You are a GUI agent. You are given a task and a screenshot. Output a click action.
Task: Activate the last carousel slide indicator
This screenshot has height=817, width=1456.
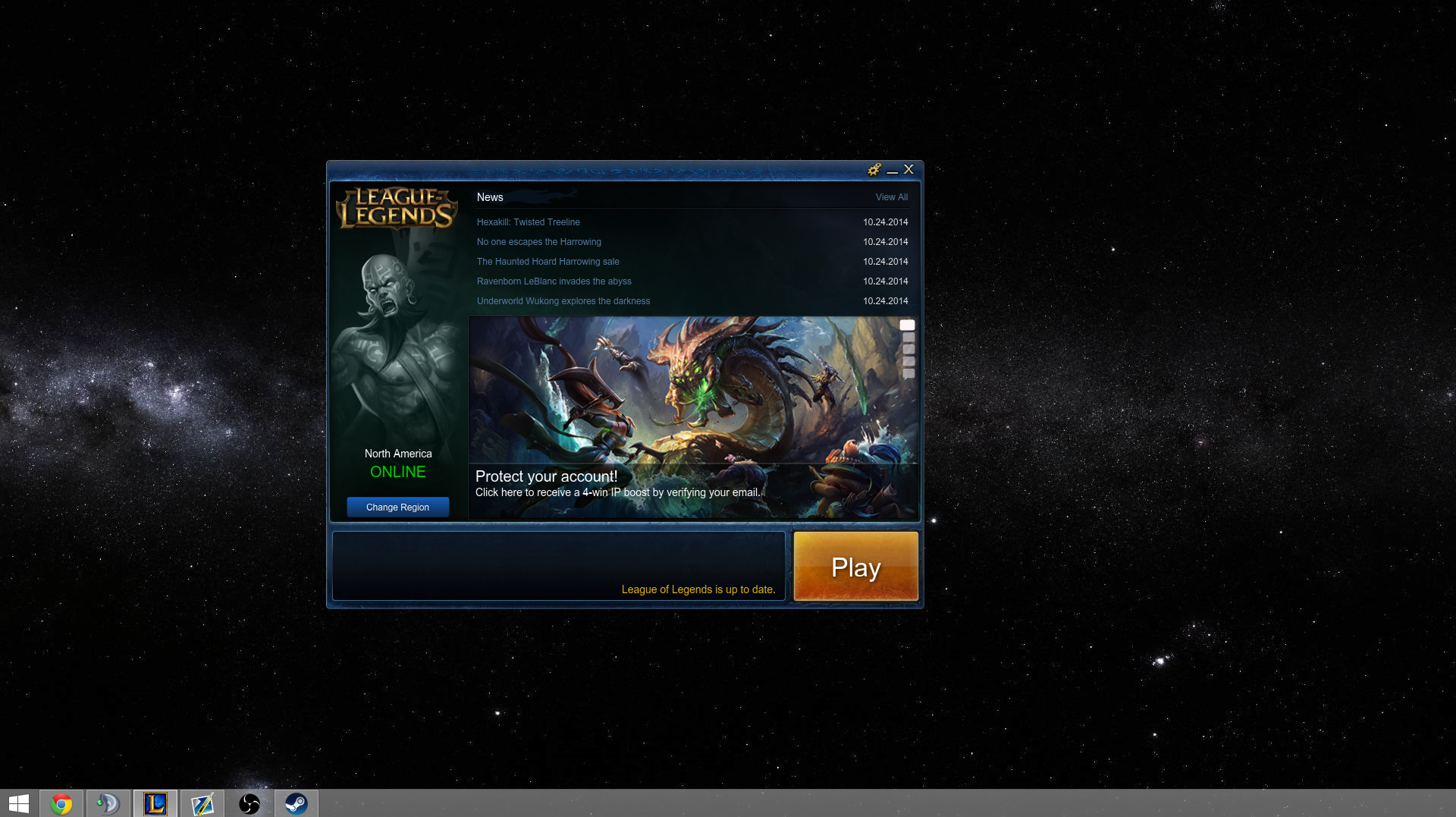coord(908,373)
